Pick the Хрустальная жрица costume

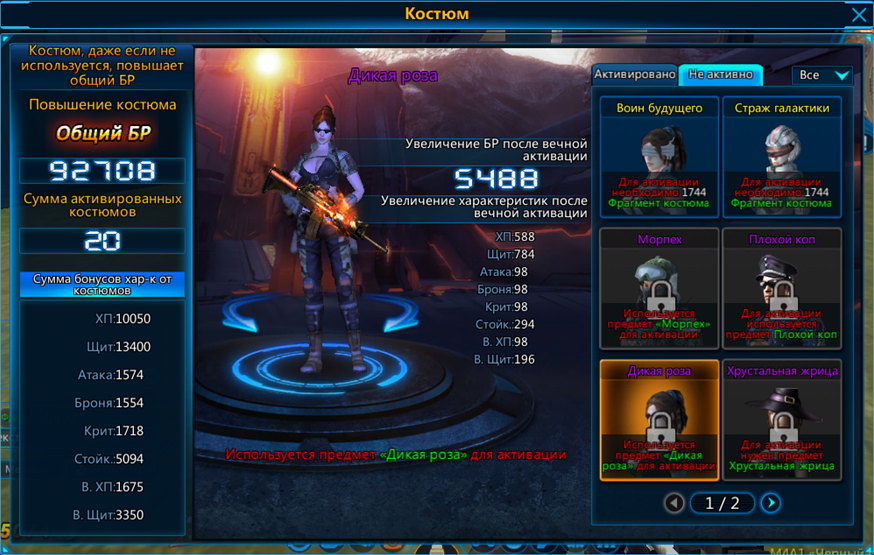[781, 418]
